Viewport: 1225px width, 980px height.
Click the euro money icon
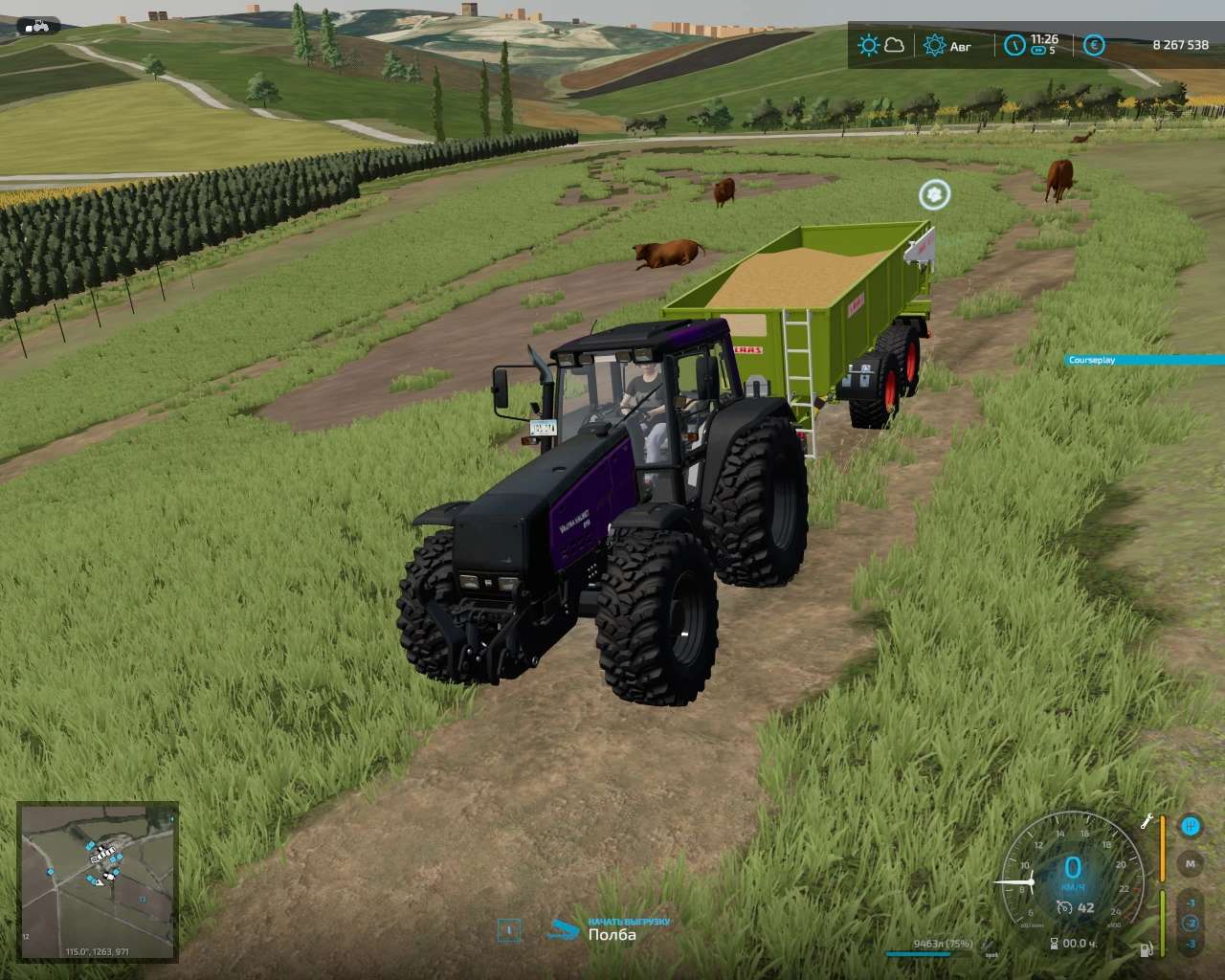[x=1094, y=45]
